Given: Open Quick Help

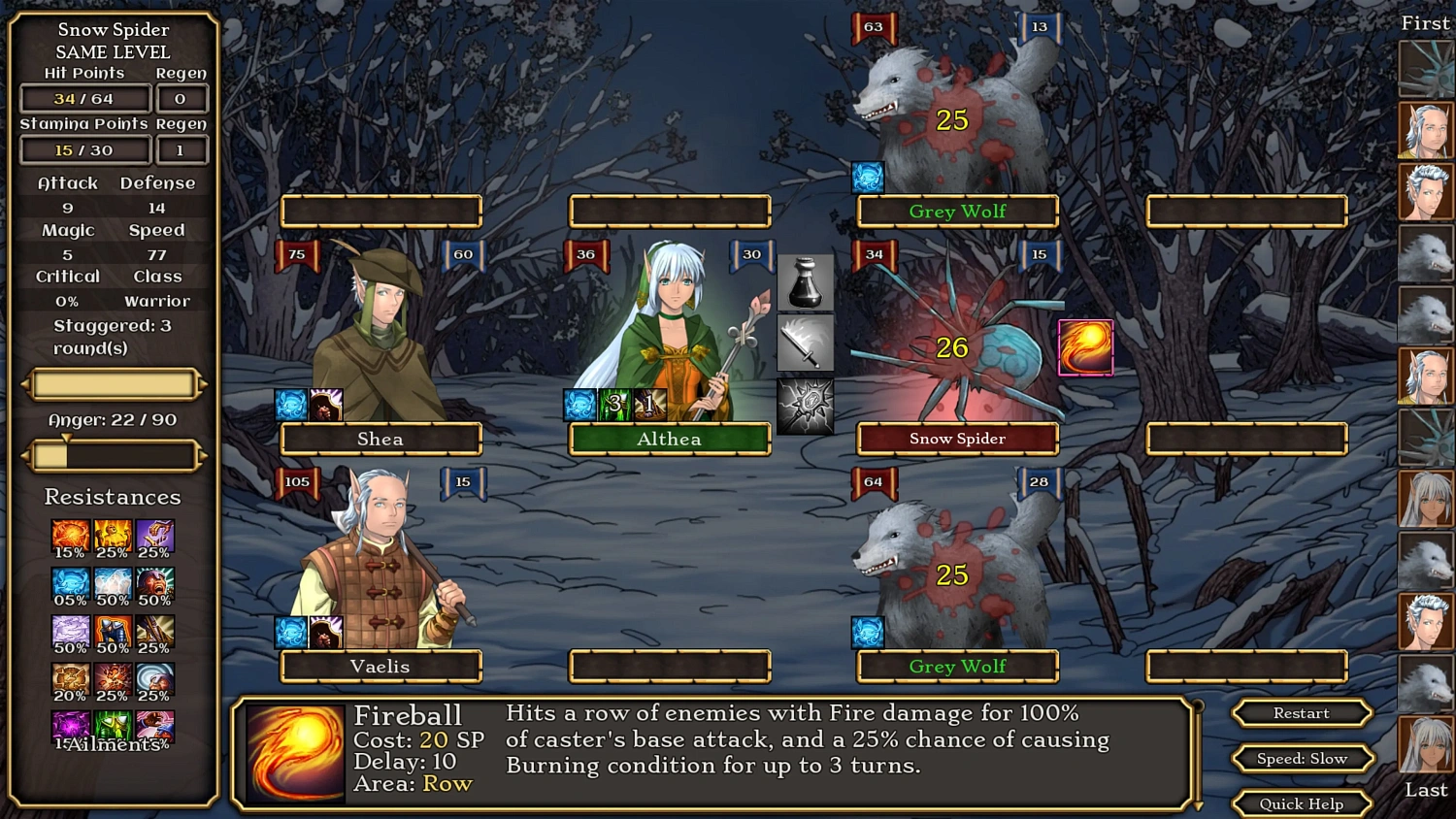Looking at the screenshot, I should click(1301, 803).
